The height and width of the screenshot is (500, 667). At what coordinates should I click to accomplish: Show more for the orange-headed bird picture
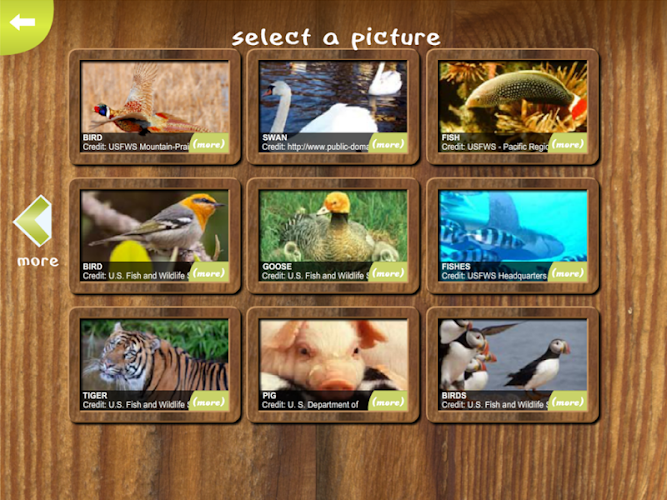(x=208, y=272)
